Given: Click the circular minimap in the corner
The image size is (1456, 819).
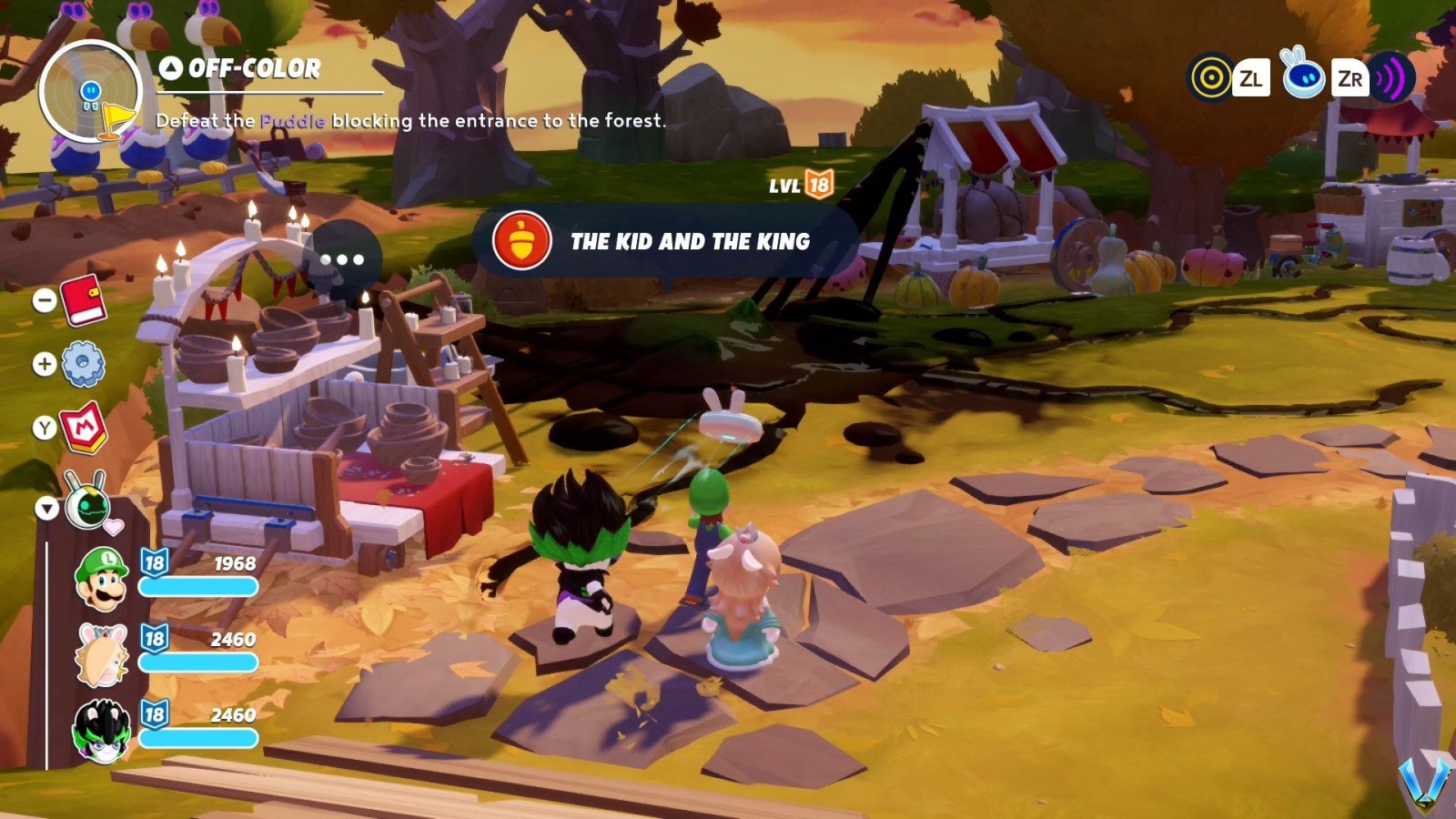Looking at the screenshot, I should (x=91, y=94).
